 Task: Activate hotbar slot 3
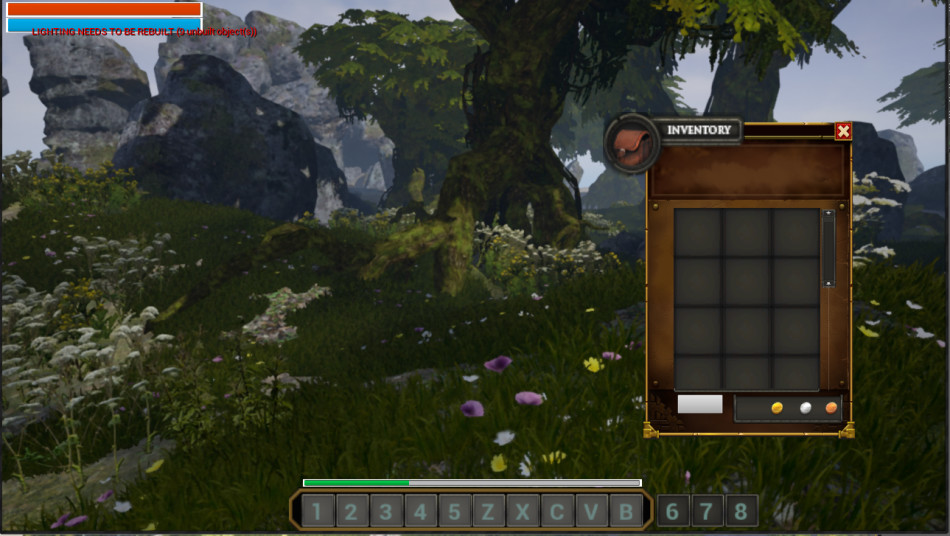coord(386,512)
